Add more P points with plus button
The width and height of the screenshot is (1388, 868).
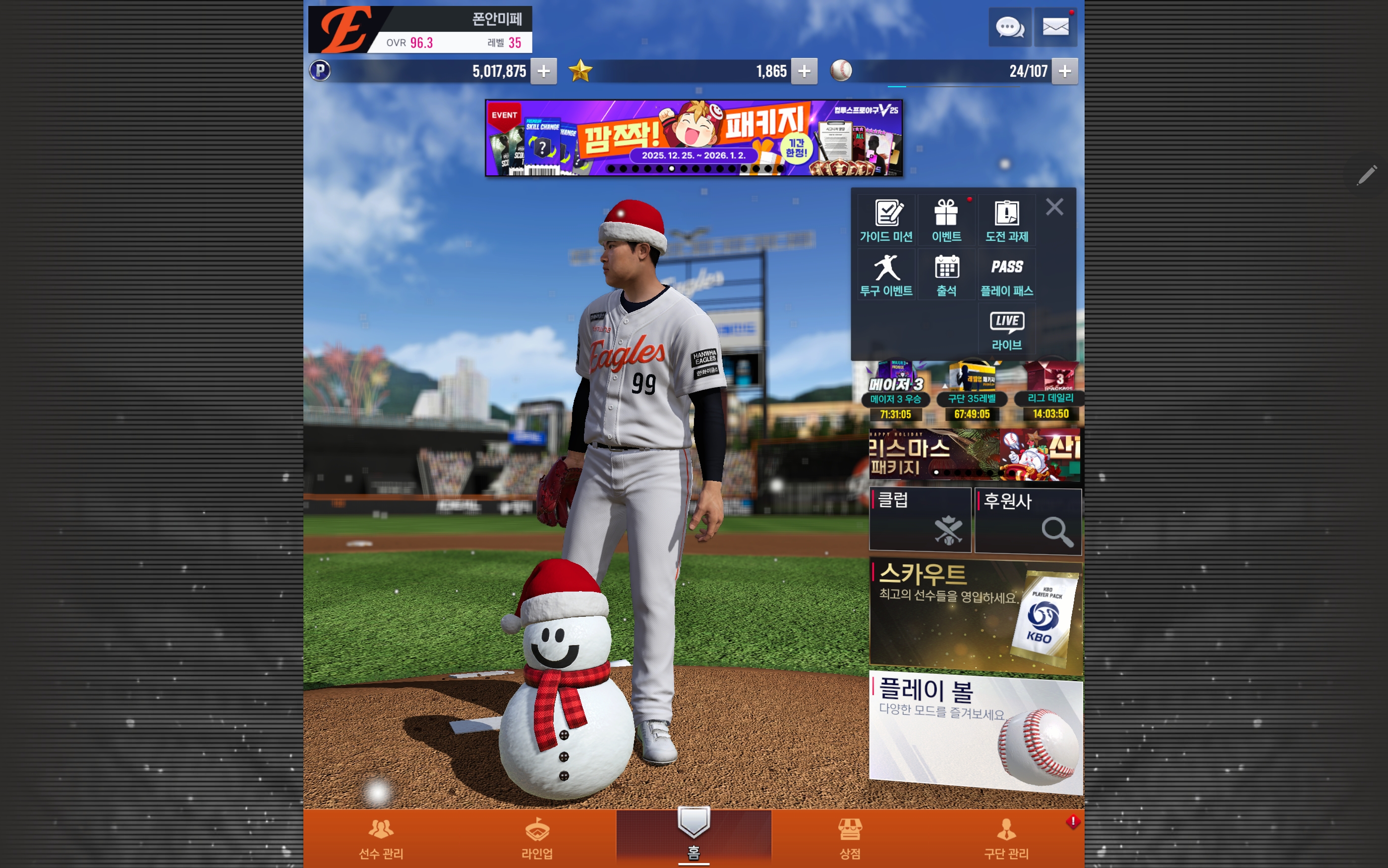(543, 71)
